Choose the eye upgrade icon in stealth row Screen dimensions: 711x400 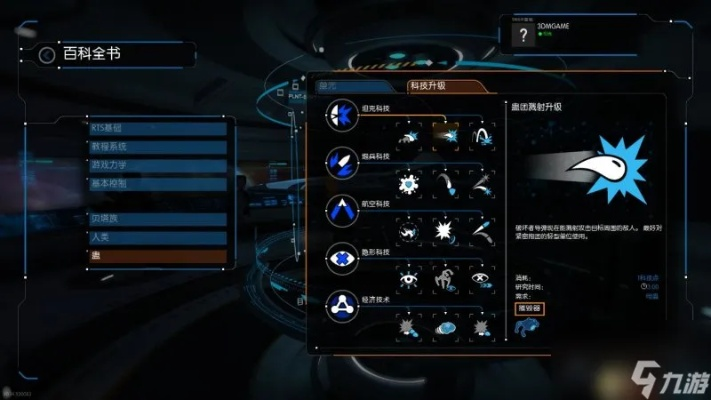[408, 280]
